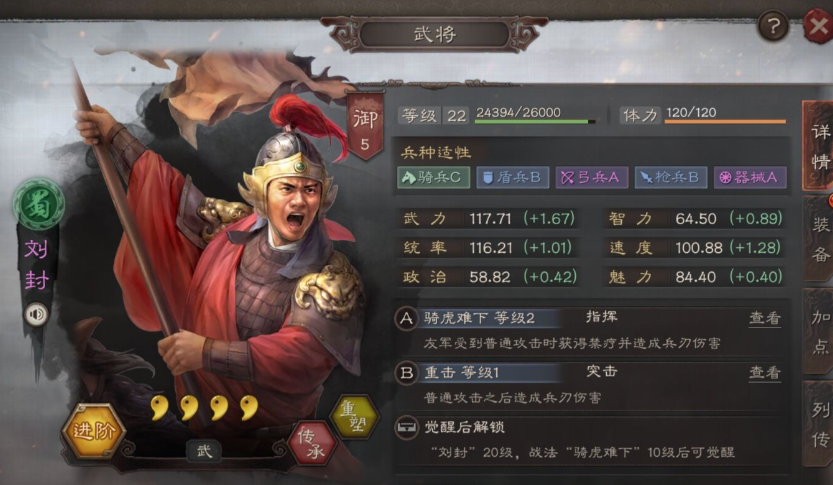Select the 枪兵B troop aptitude
Viewport: 833px width, 485px height.
(671, 177)
